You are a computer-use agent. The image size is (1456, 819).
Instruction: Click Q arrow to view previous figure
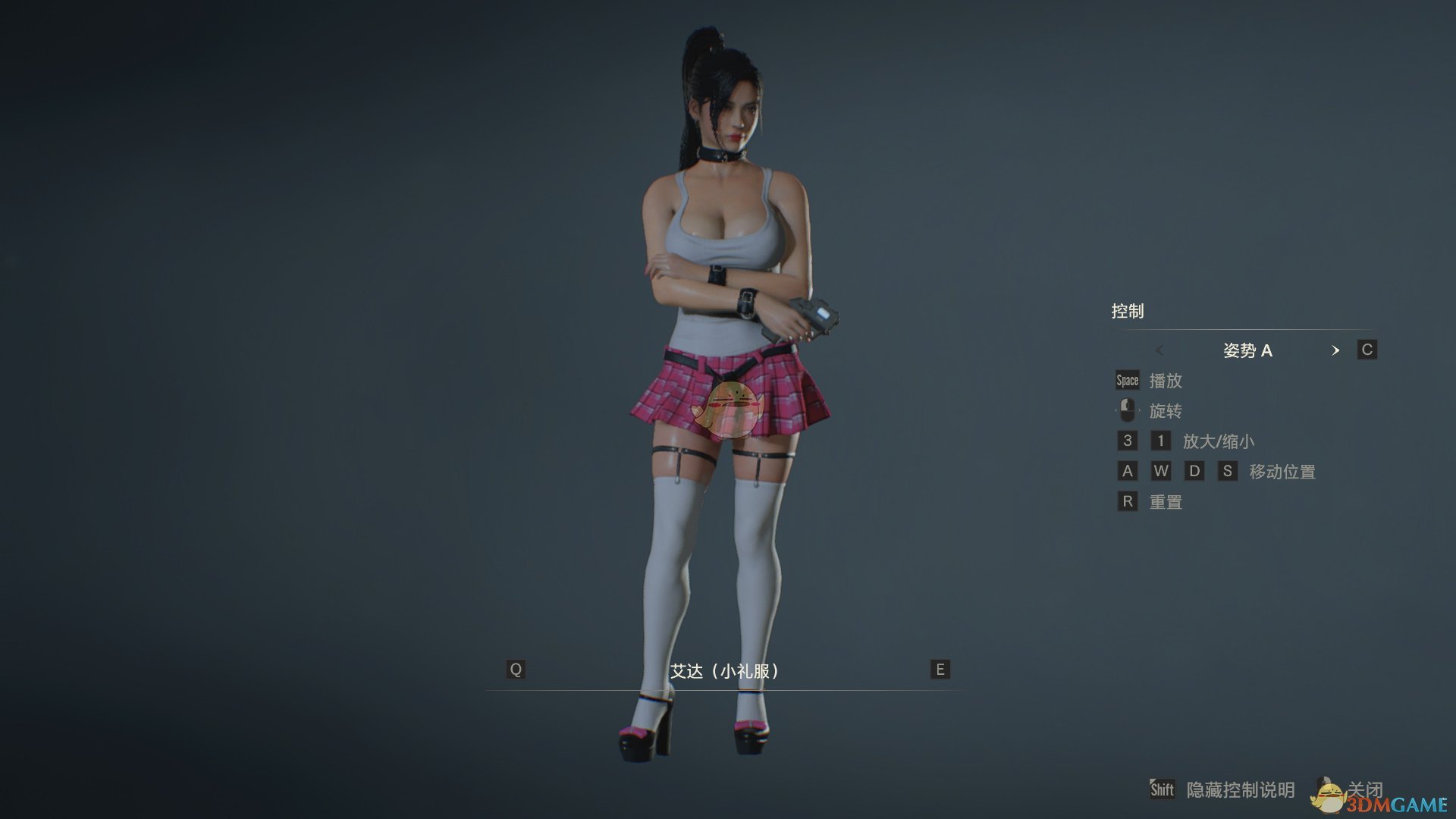point(516,670)
